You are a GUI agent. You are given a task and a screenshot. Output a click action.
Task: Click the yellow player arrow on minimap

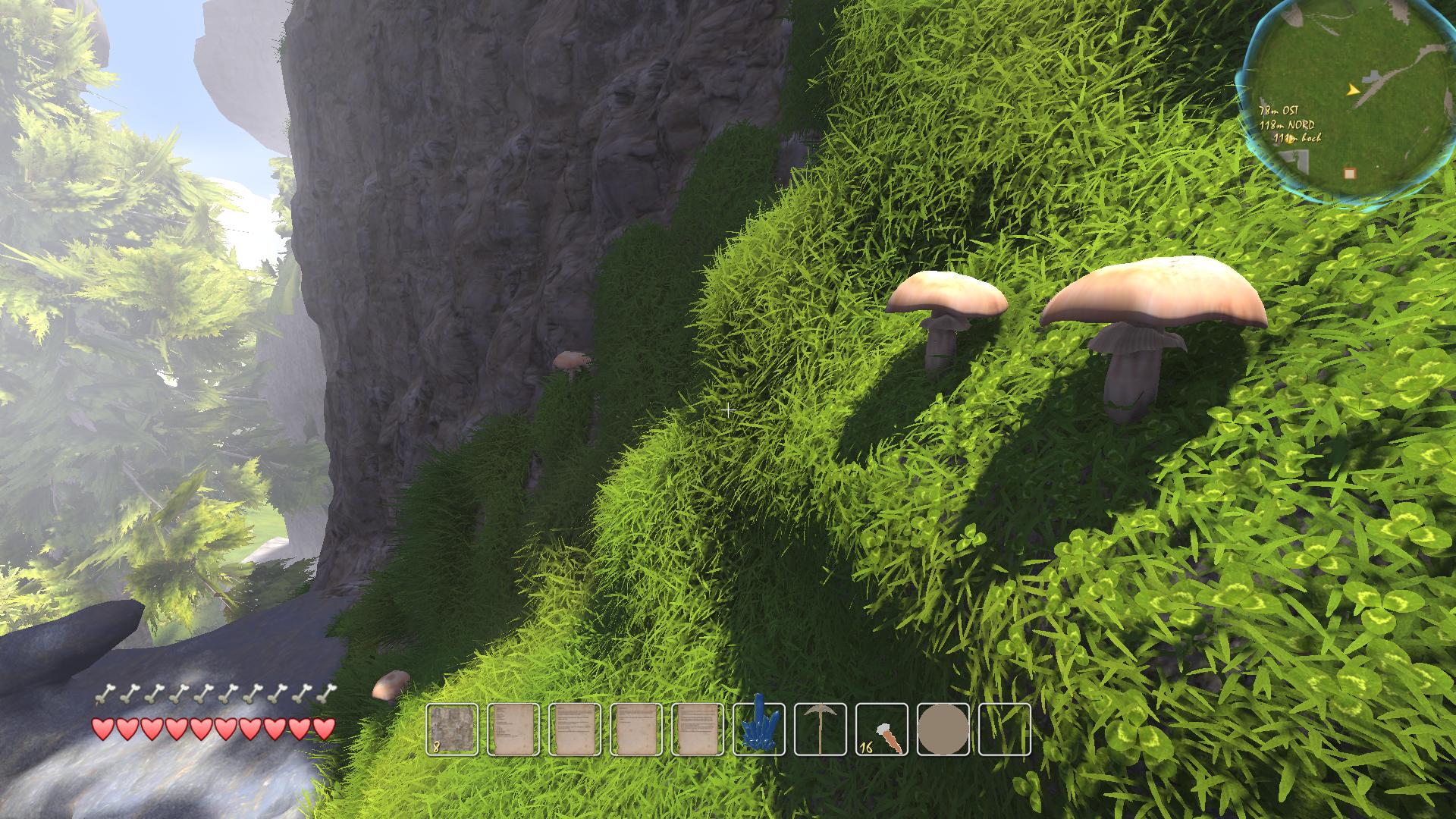tap(1352, 90)
